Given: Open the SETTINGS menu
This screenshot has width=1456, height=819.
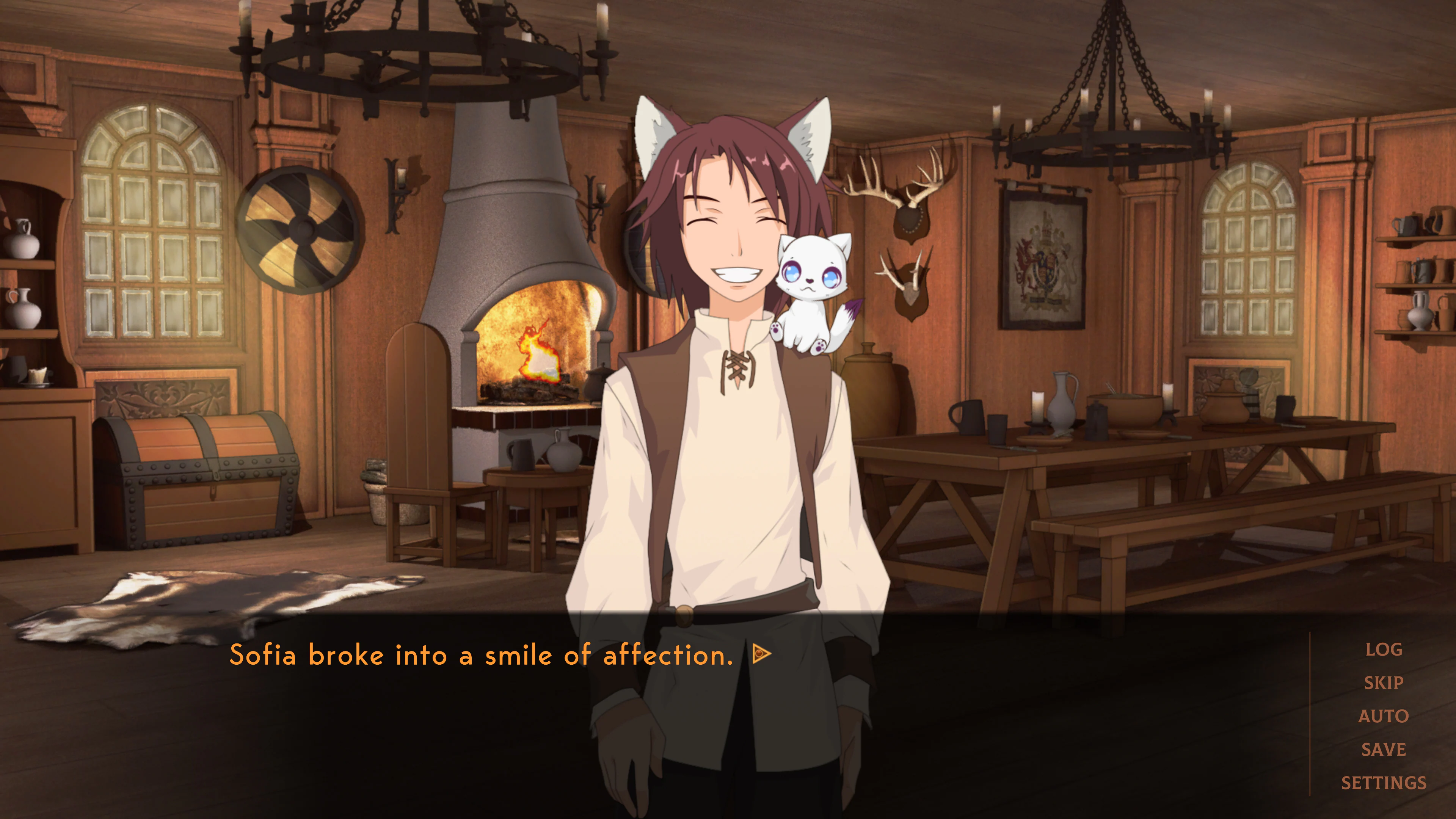Looking at the screenshot, I should [x=1384, y=783].
